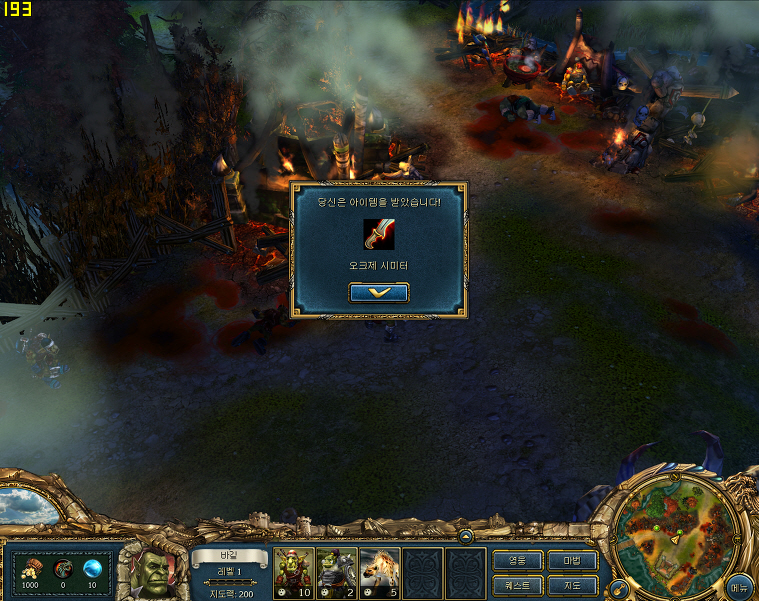Click the orc scimitar item icon
The width and height of the screenshot is (759, 601).
[x=378, y=234]
